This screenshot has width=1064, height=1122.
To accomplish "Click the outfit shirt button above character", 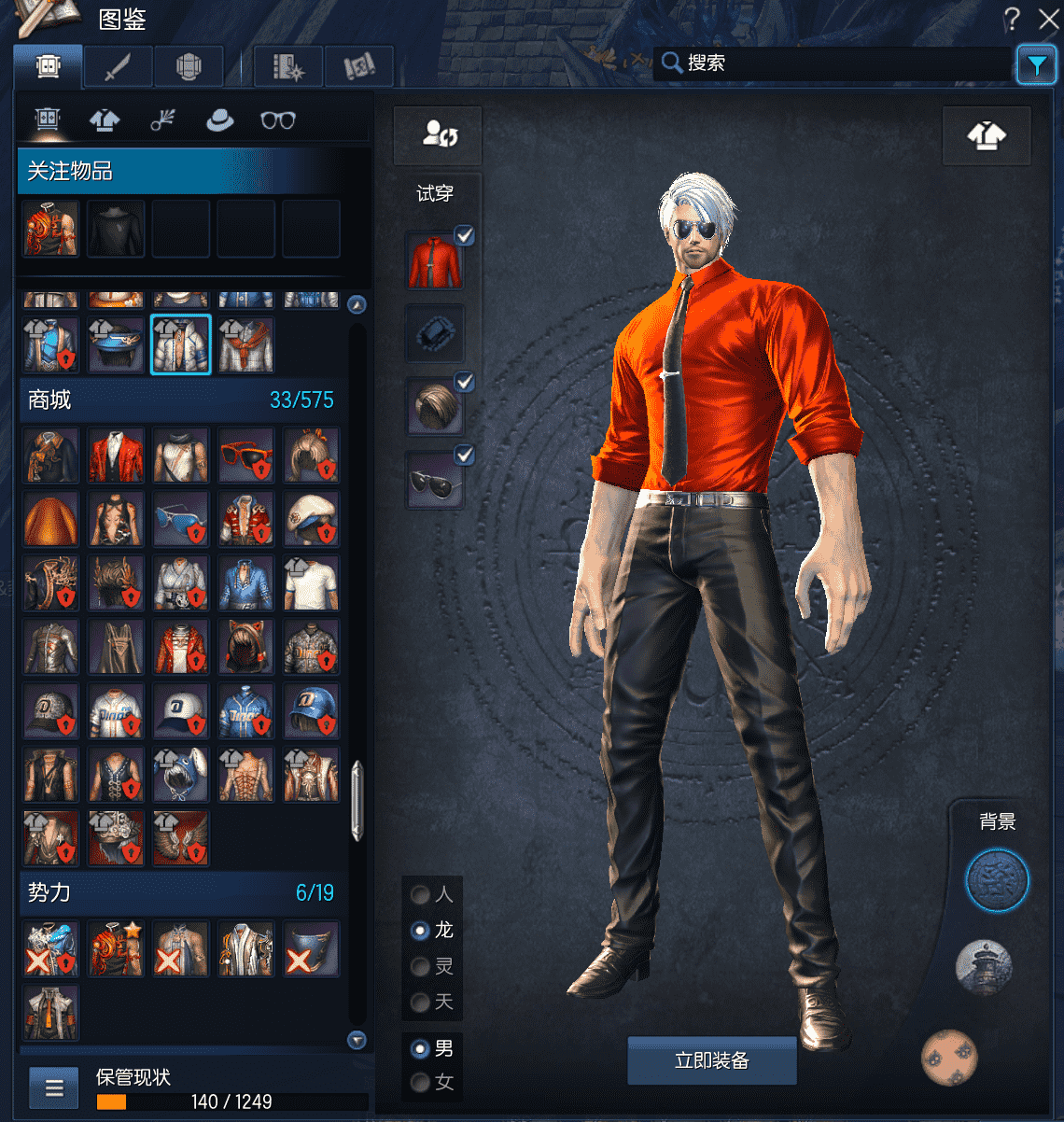I will pyautogui.click(x=987, y=137).
